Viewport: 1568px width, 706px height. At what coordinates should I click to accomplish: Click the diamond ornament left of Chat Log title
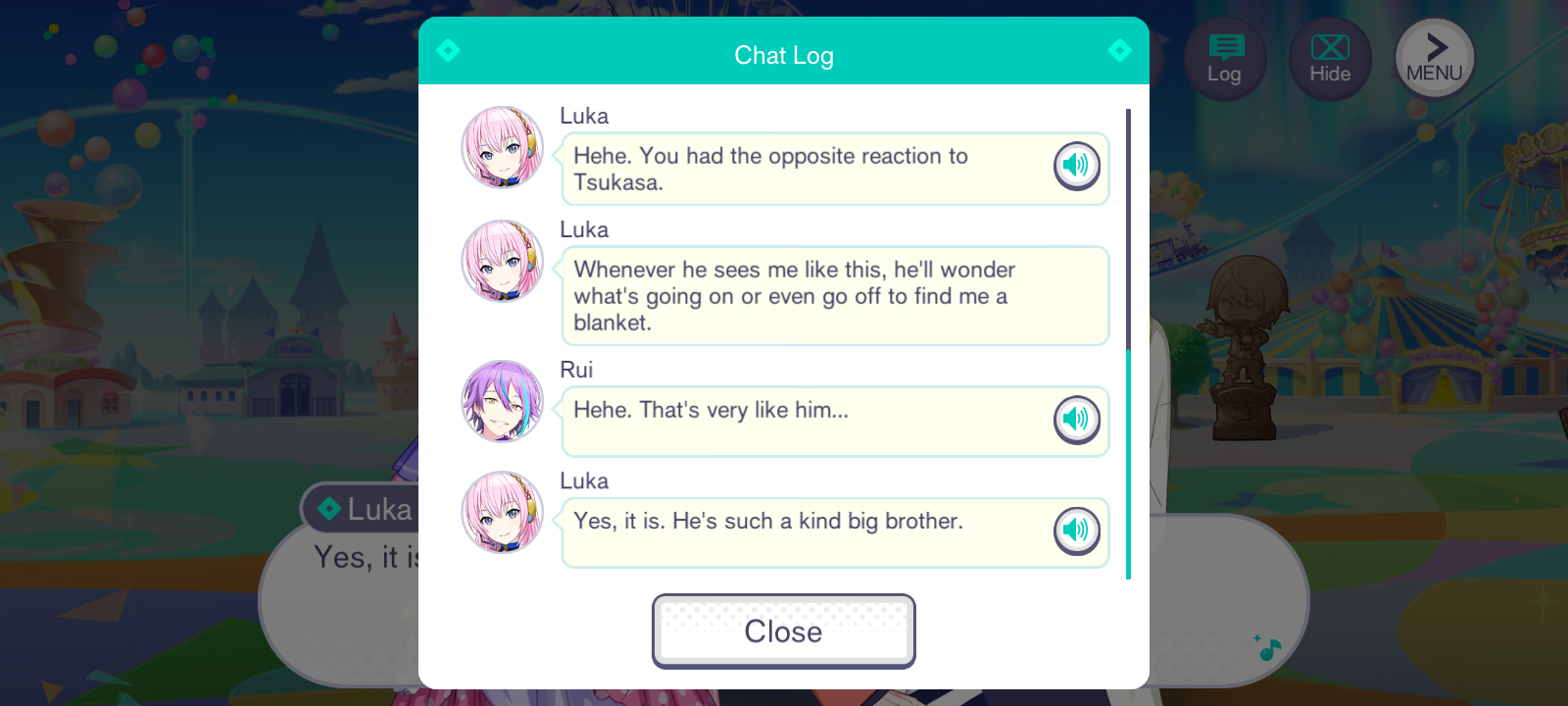coord(448,50)
